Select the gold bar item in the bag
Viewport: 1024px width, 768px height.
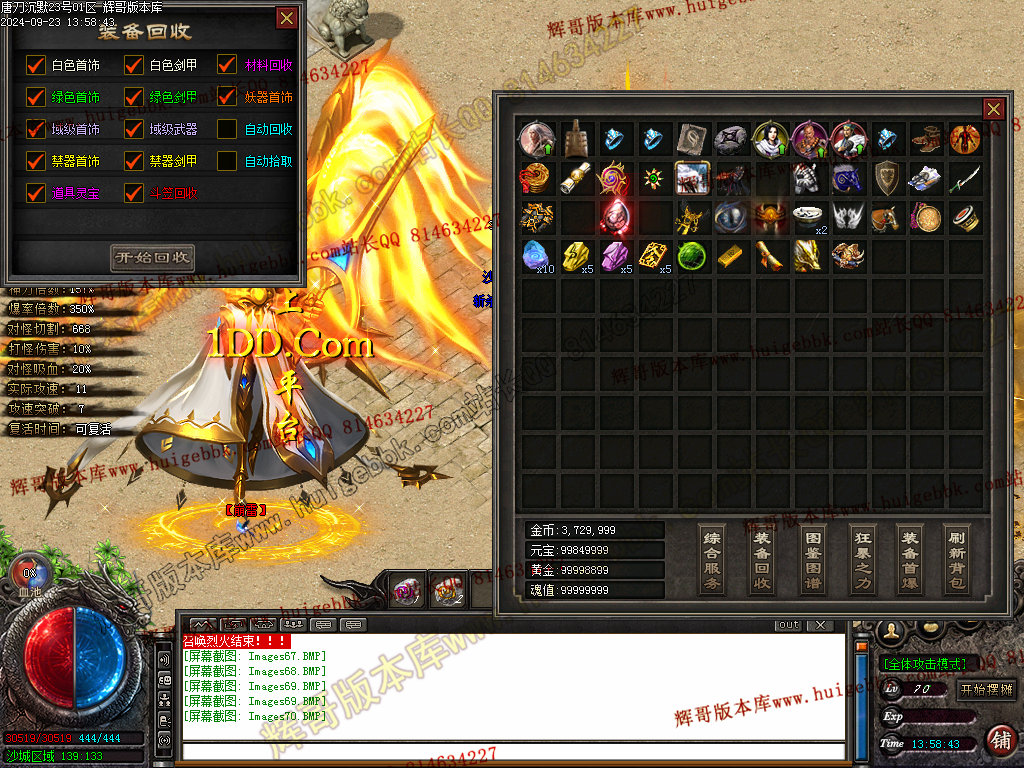[730, 255]
